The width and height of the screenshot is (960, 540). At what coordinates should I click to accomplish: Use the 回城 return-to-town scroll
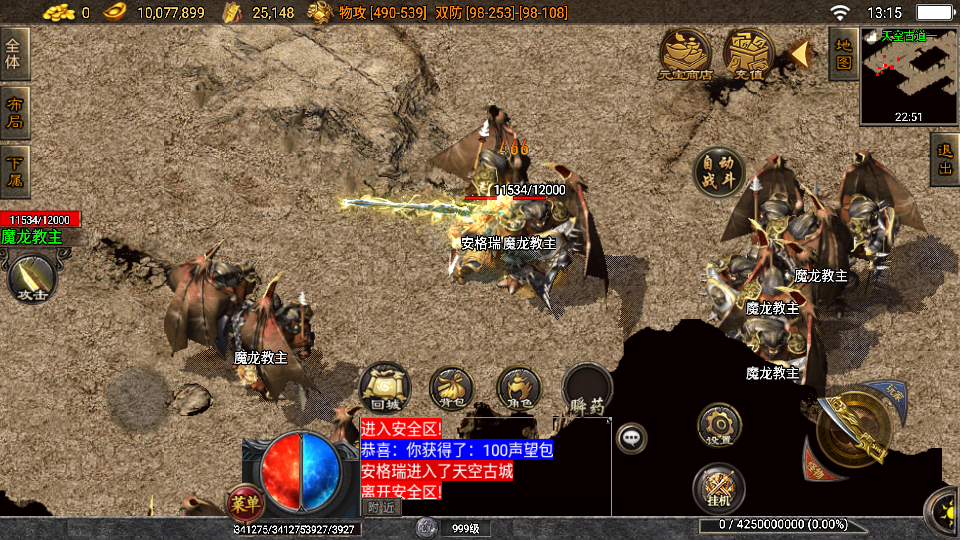tap(385, 388)
